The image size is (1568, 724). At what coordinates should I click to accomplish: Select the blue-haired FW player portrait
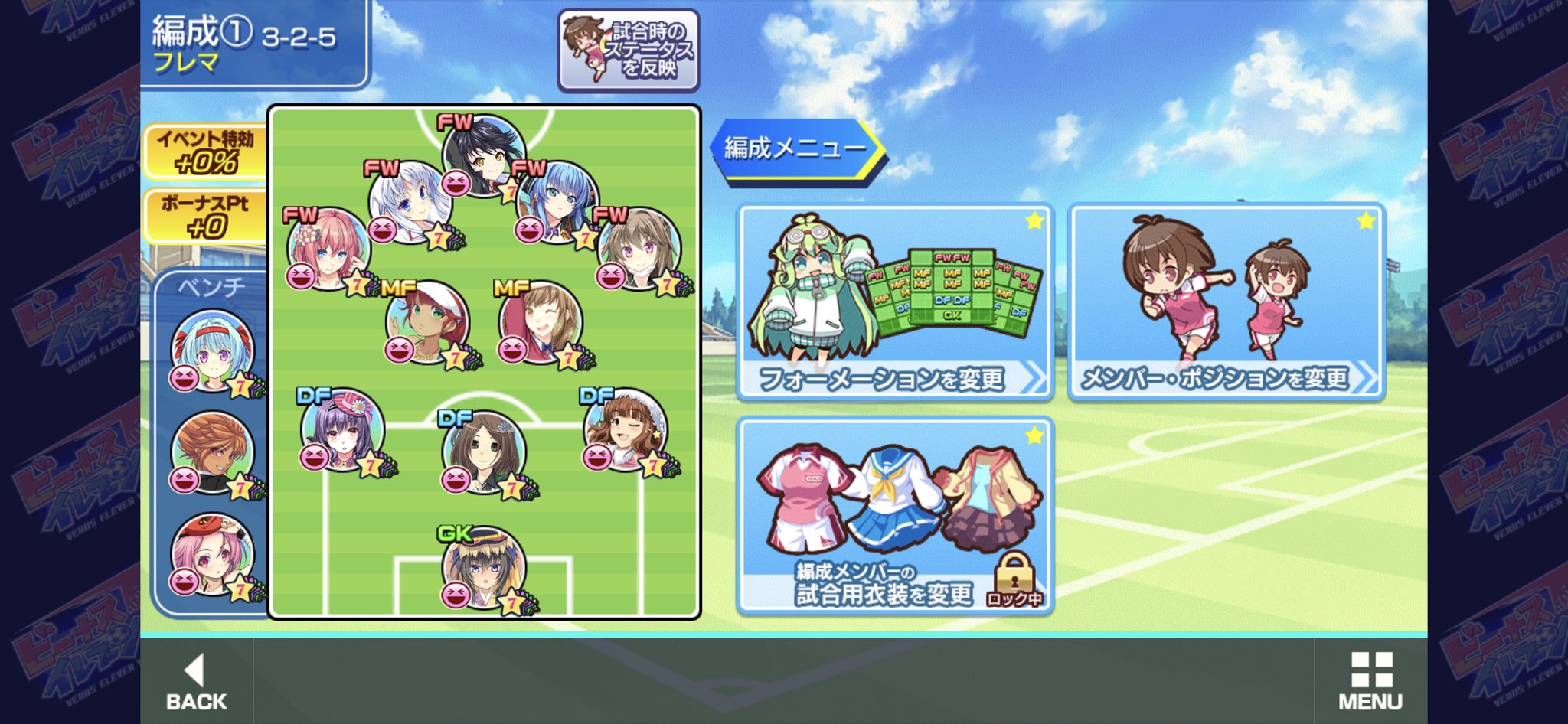pos(557,201)
